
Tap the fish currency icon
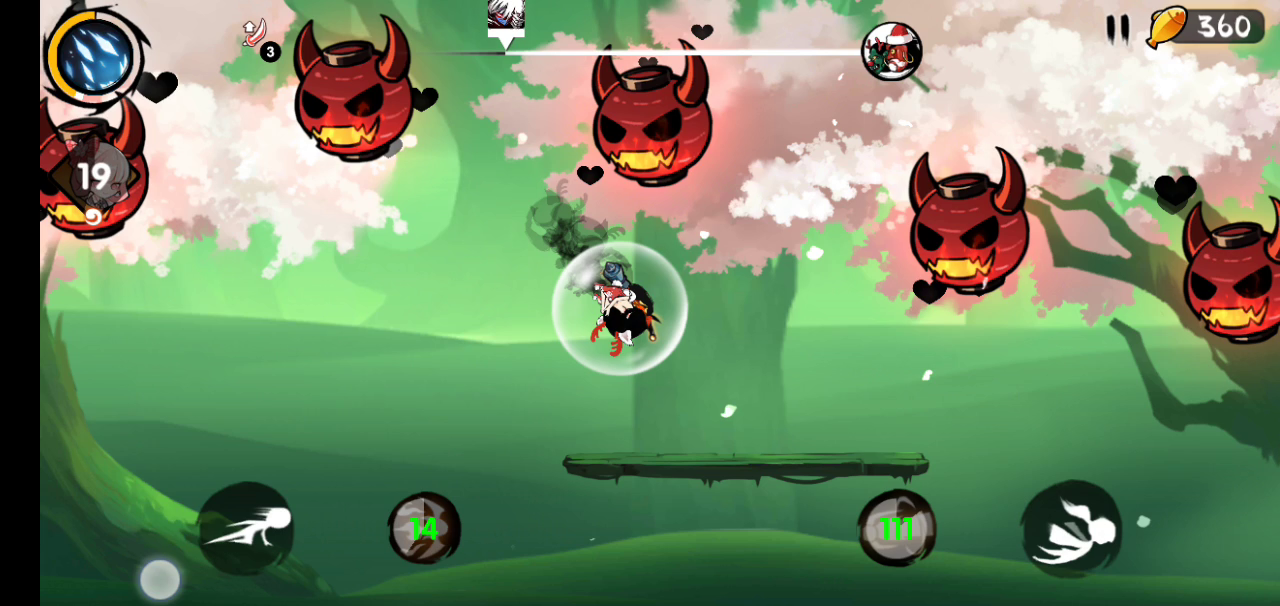point(1166,27)
